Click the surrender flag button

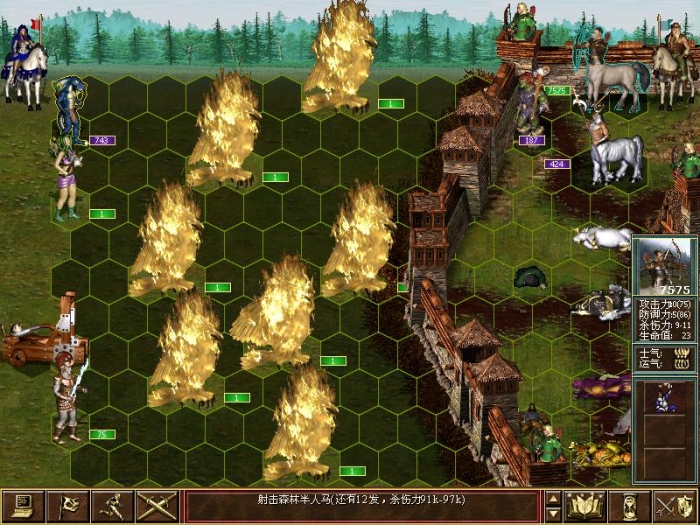point(68,506)
